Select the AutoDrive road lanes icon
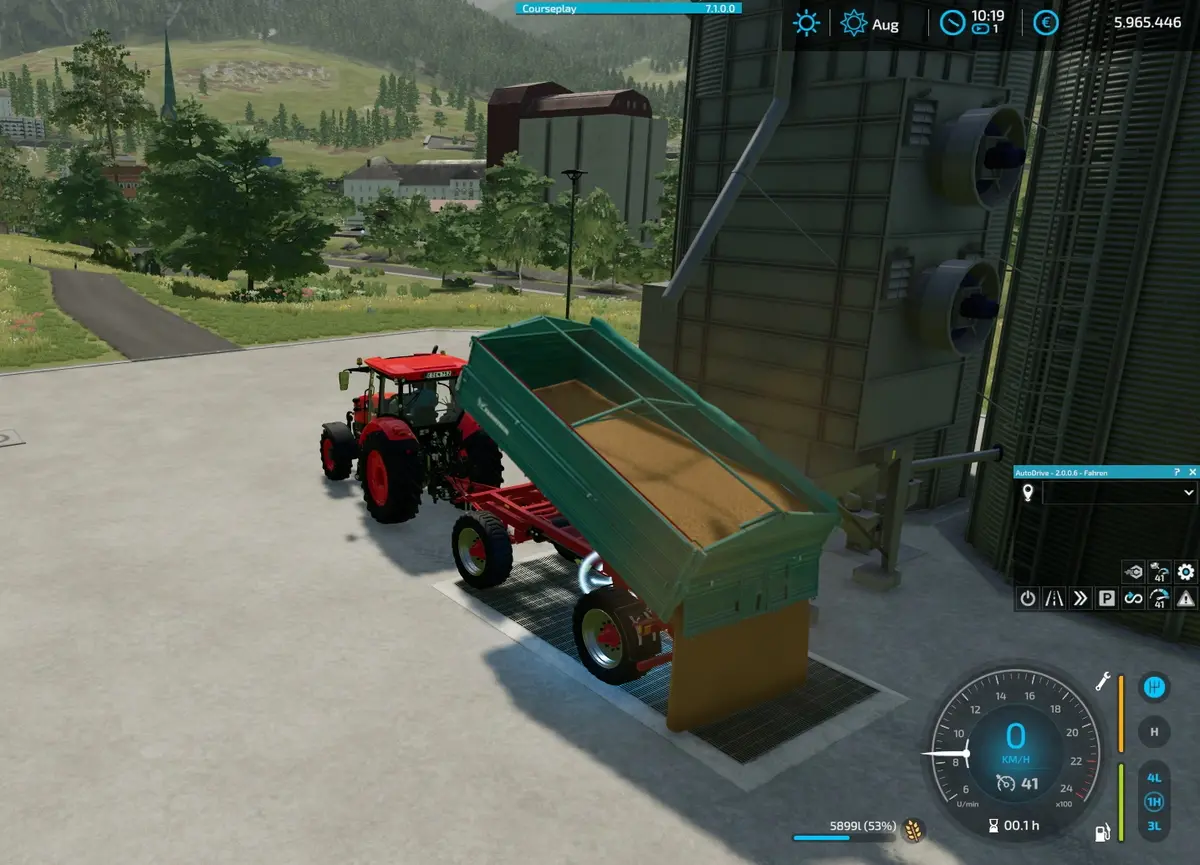Image resolution: width=1200 pixels, height=865 pixels. click(1054, 598)
